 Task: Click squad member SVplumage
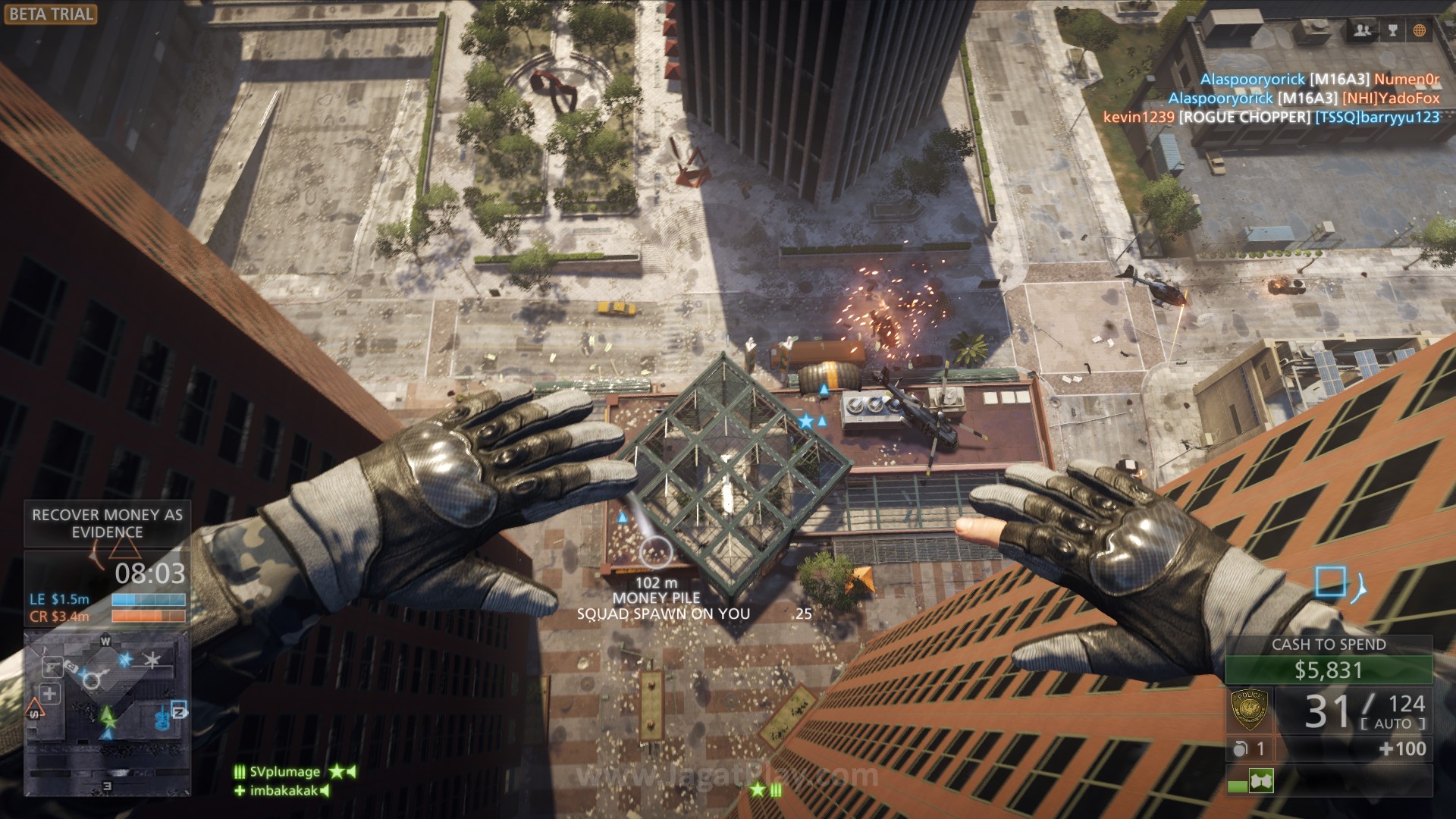click(x=285, y=772)
